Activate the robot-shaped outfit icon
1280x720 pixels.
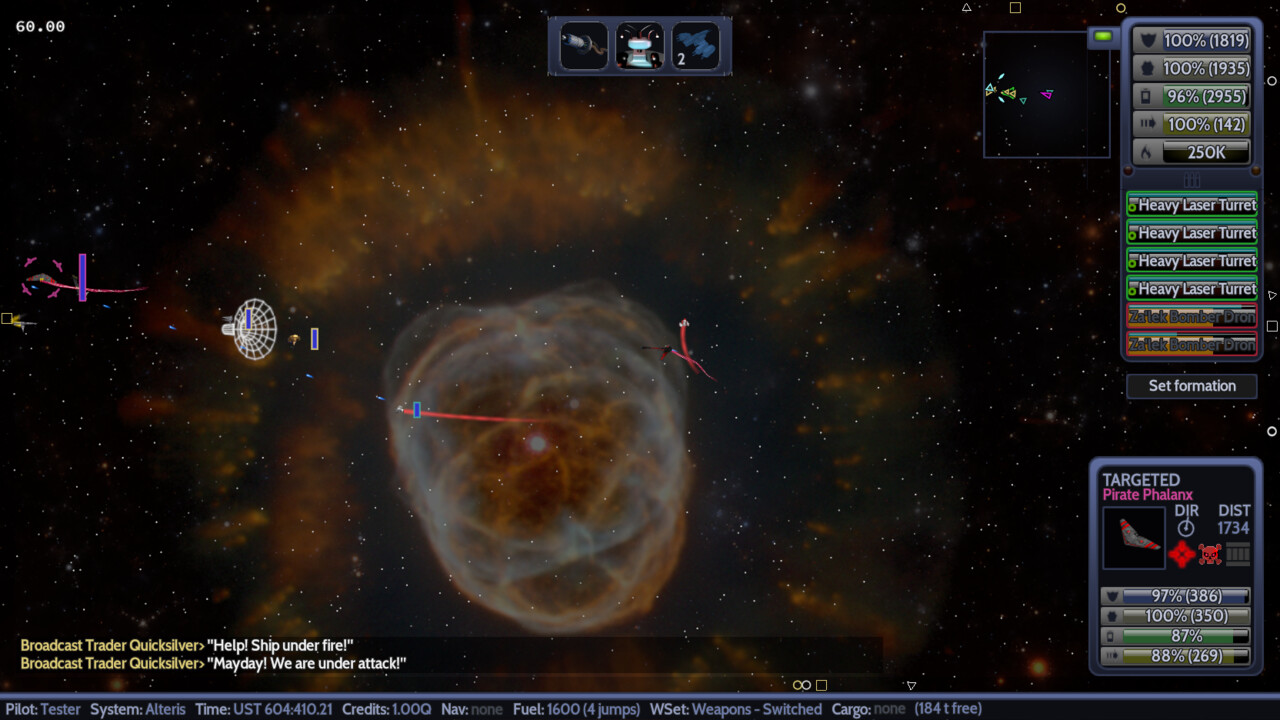[x=640, y=46]
